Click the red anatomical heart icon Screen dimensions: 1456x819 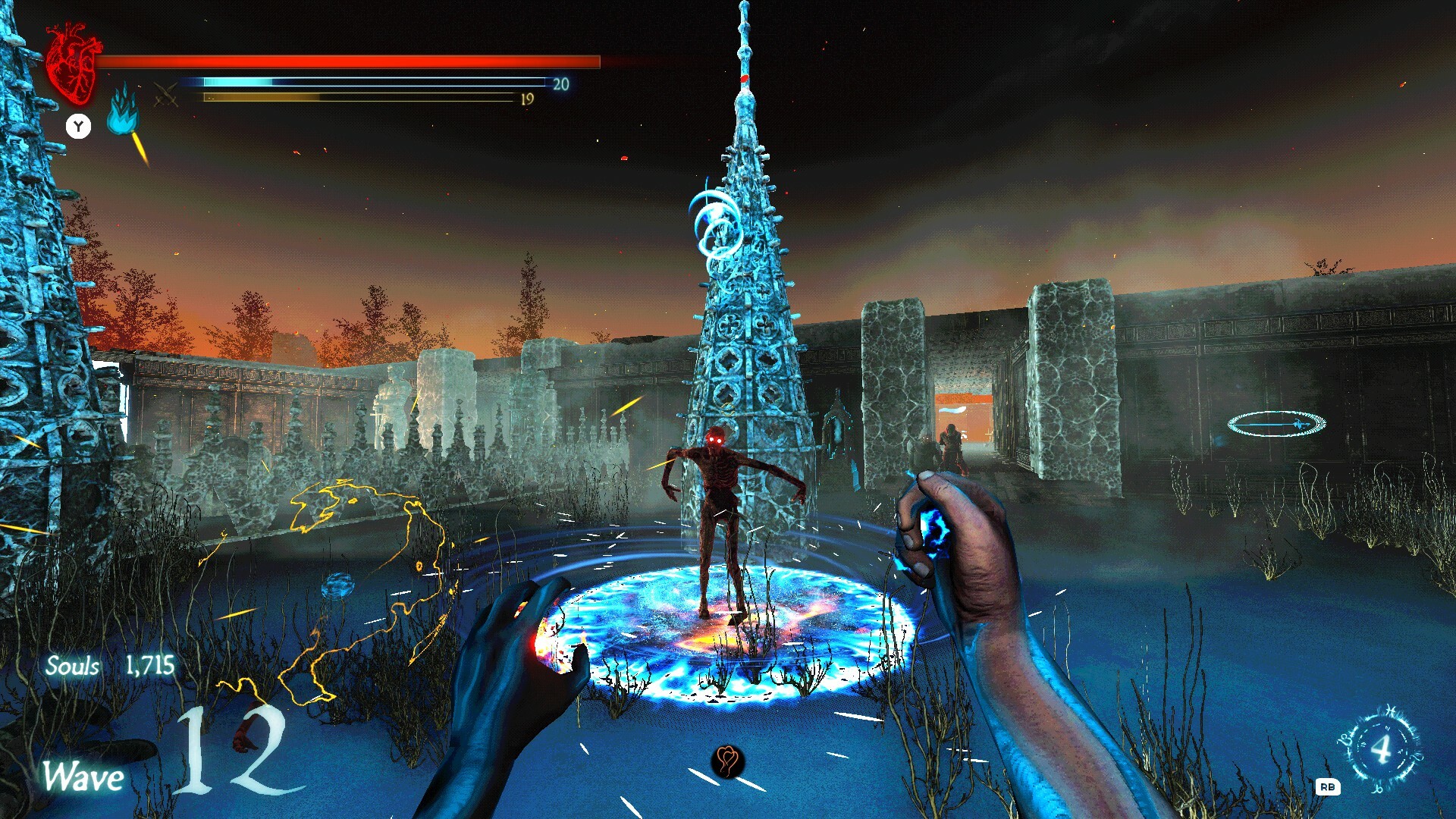point(72,64)
